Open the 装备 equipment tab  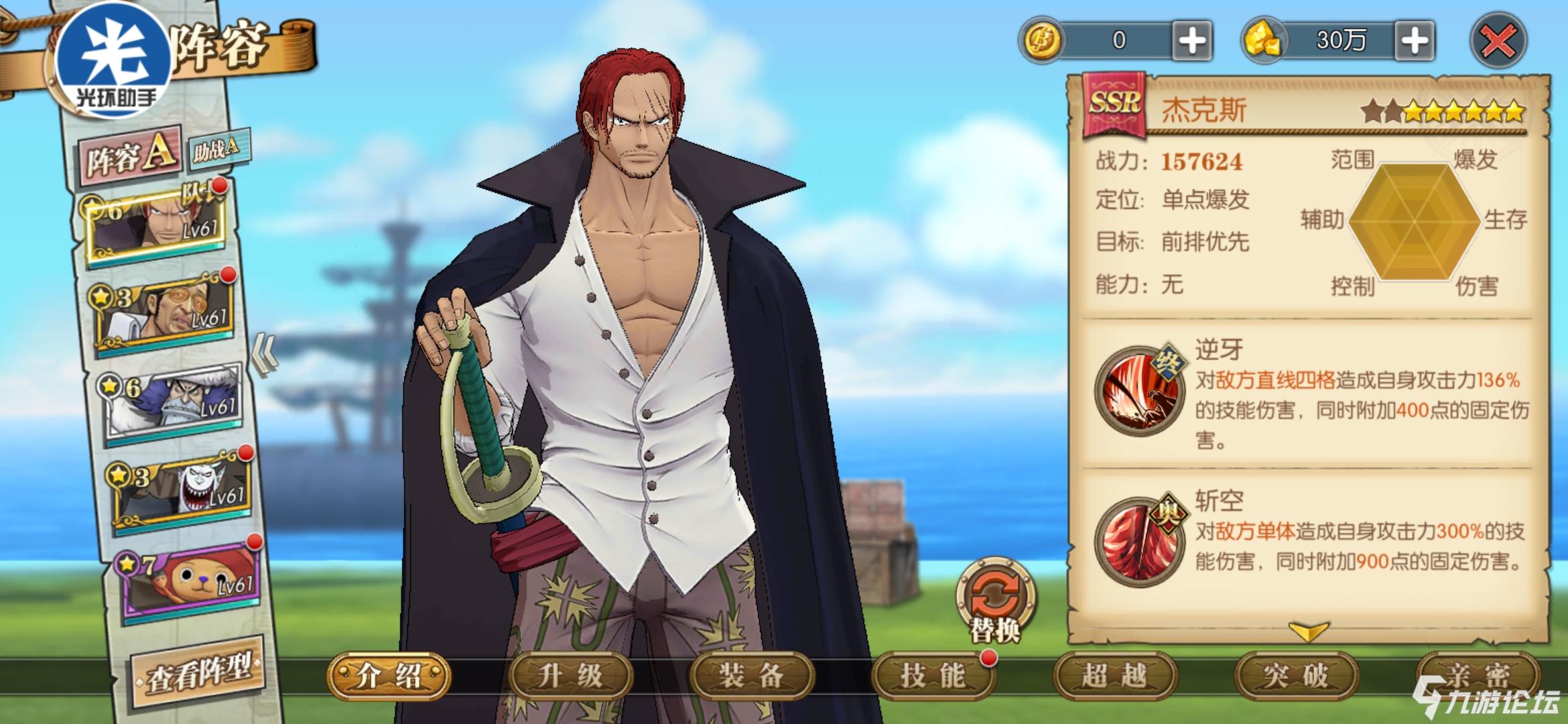click(751, 676)
